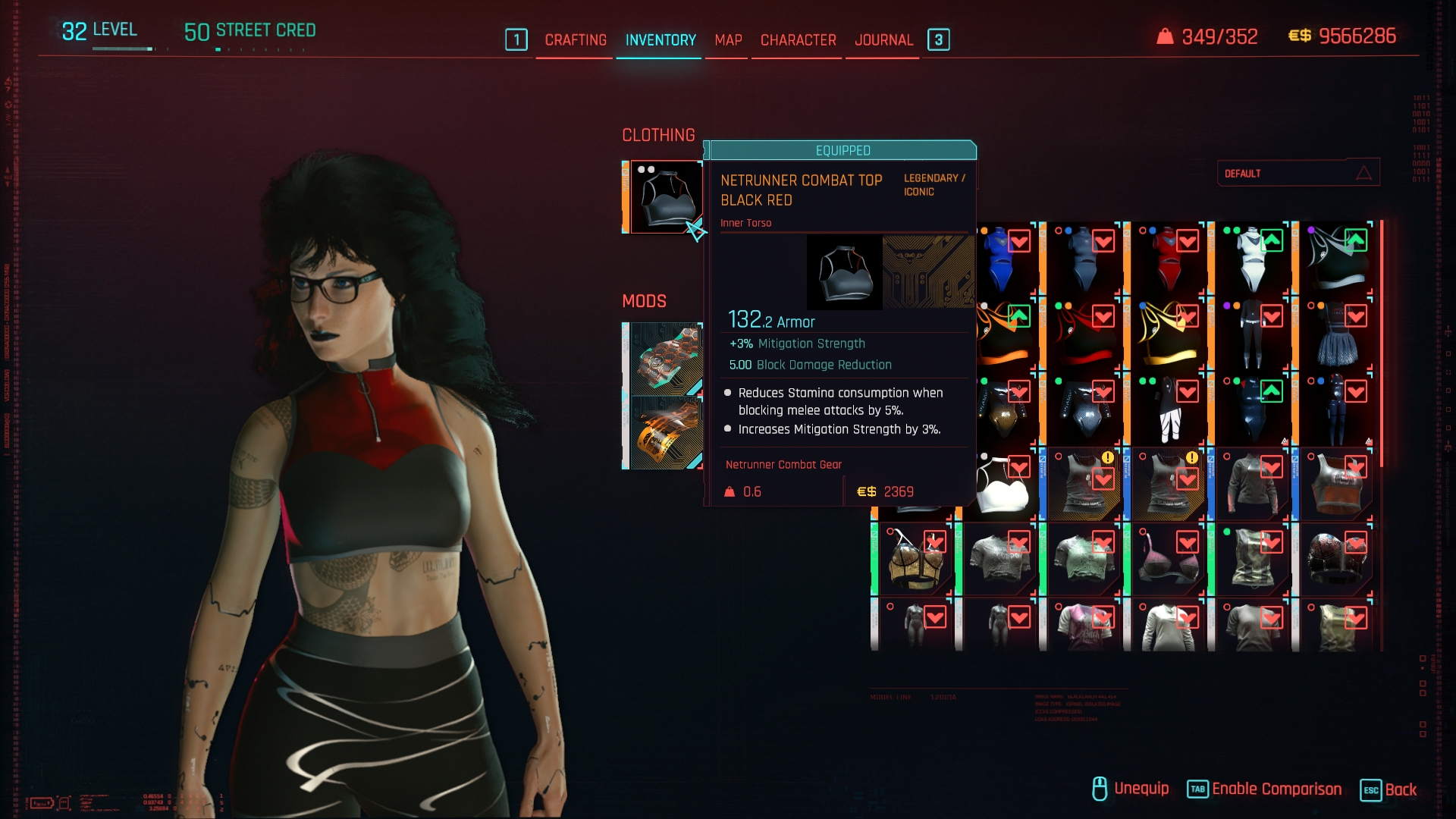Select the red spiked bustier item
1456x819 pixels.
(x=1336, y=560)
